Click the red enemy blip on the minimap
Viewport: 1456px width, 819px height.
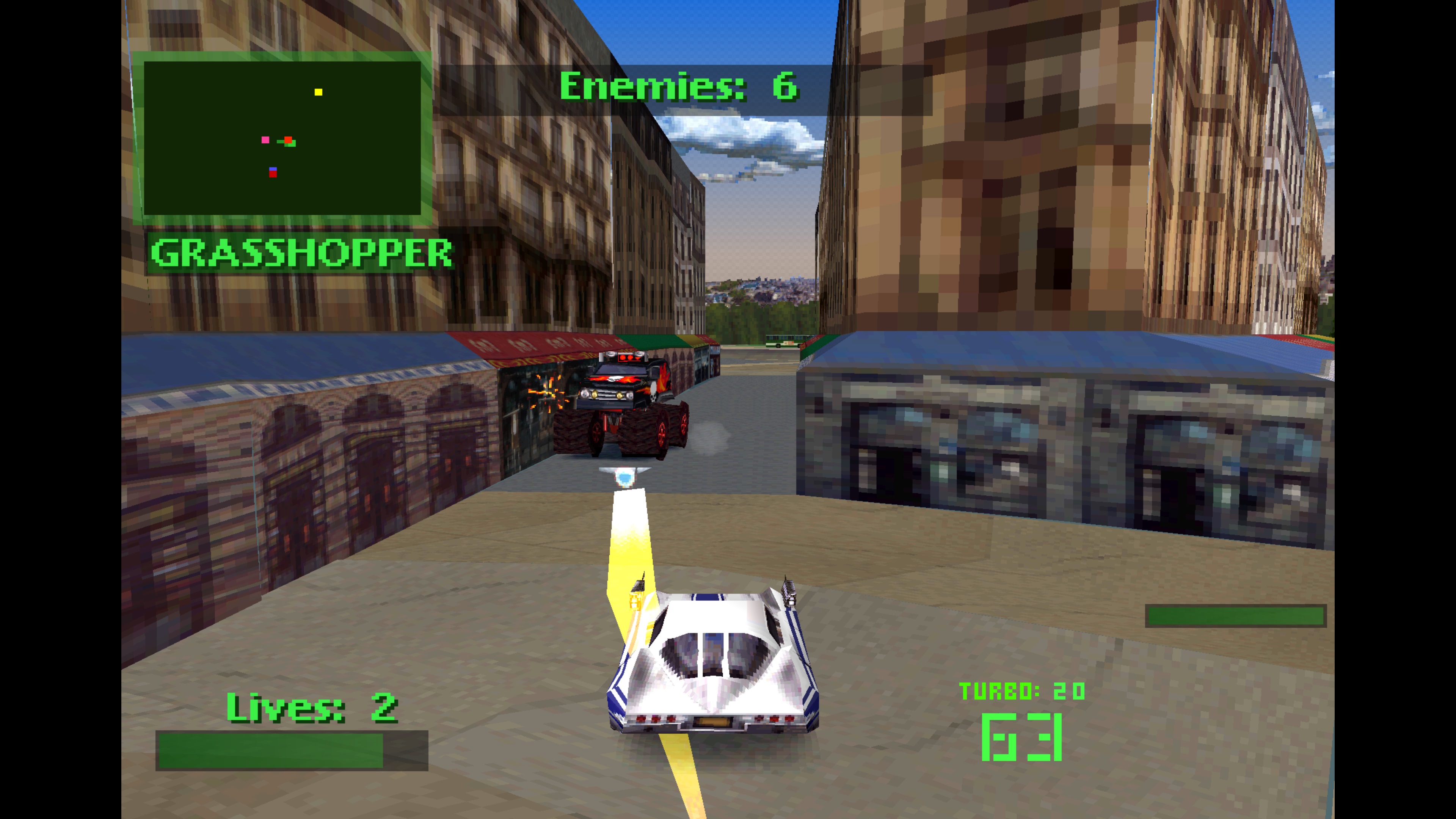click(273, 175)
